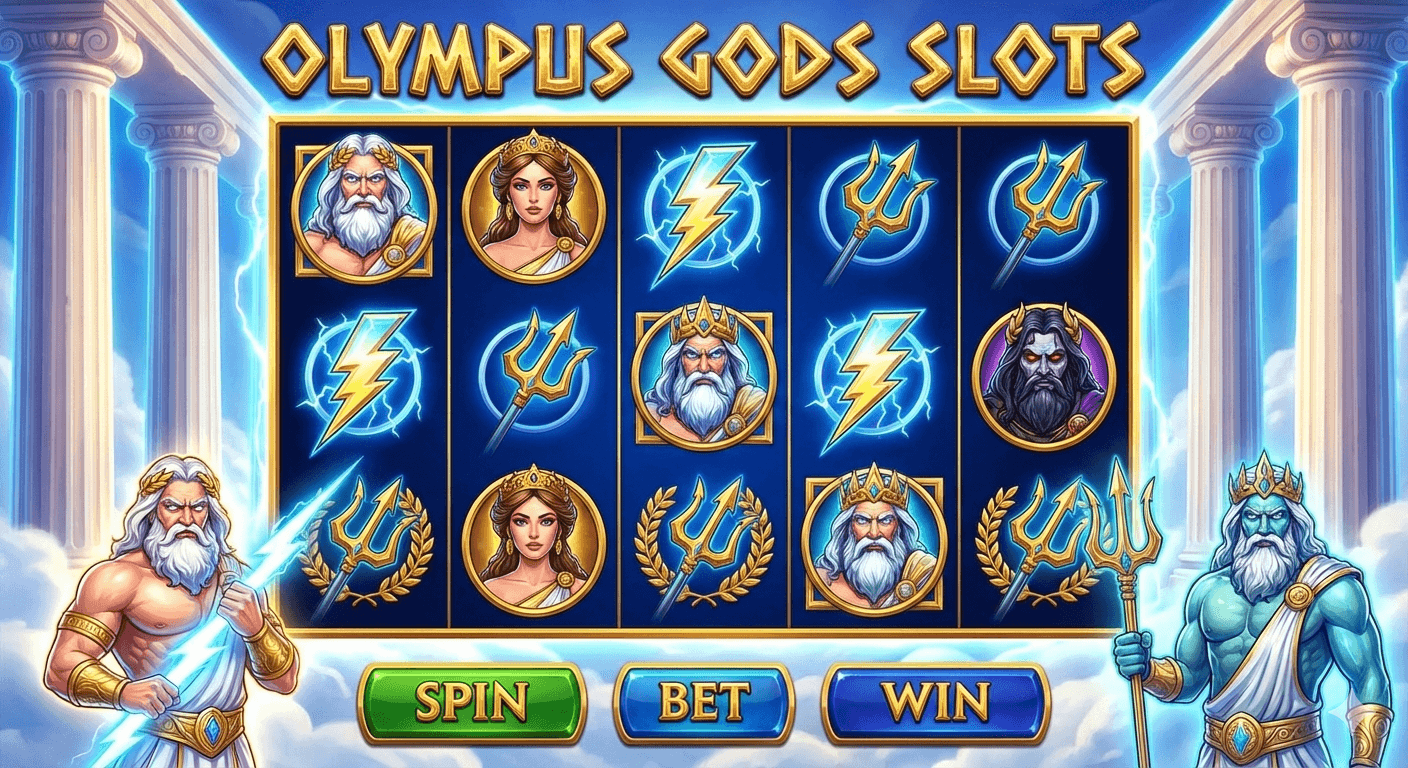Click the WIN display button
The width and height of the screenshot is (1408, 768).
click(x=930, y=702)
